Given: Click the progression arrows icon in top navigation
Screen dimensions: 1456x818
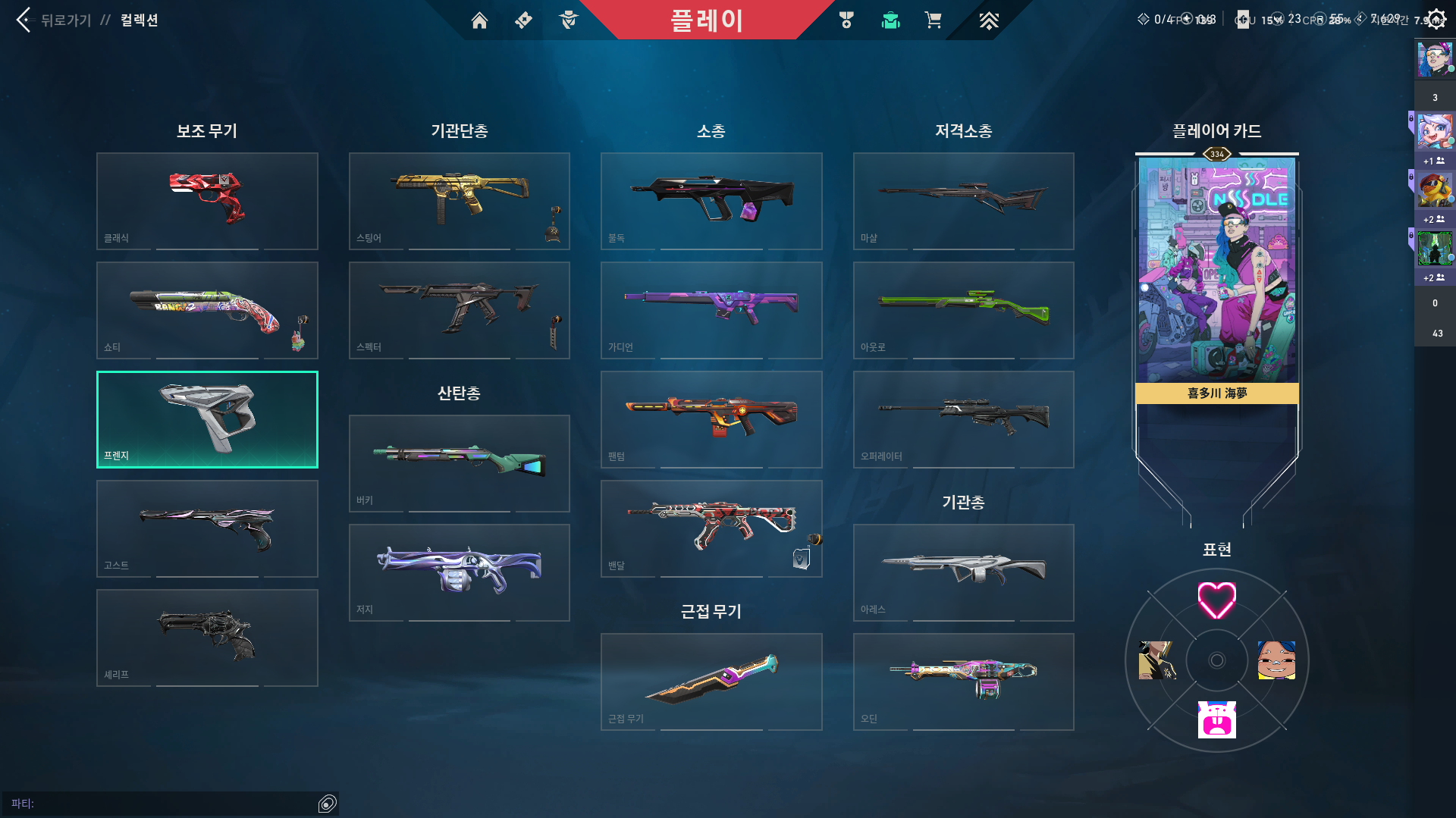Looking at the screenshot, I should coord(987,20).
